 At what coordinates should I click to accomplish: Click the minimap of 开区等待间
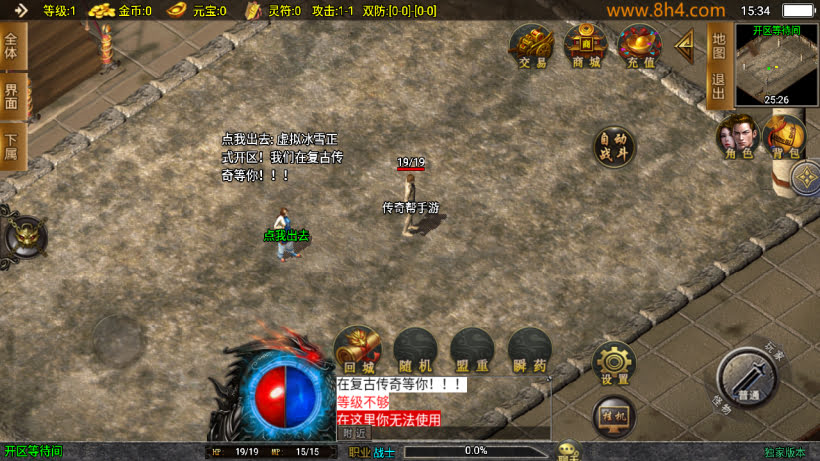pos(776,64)
